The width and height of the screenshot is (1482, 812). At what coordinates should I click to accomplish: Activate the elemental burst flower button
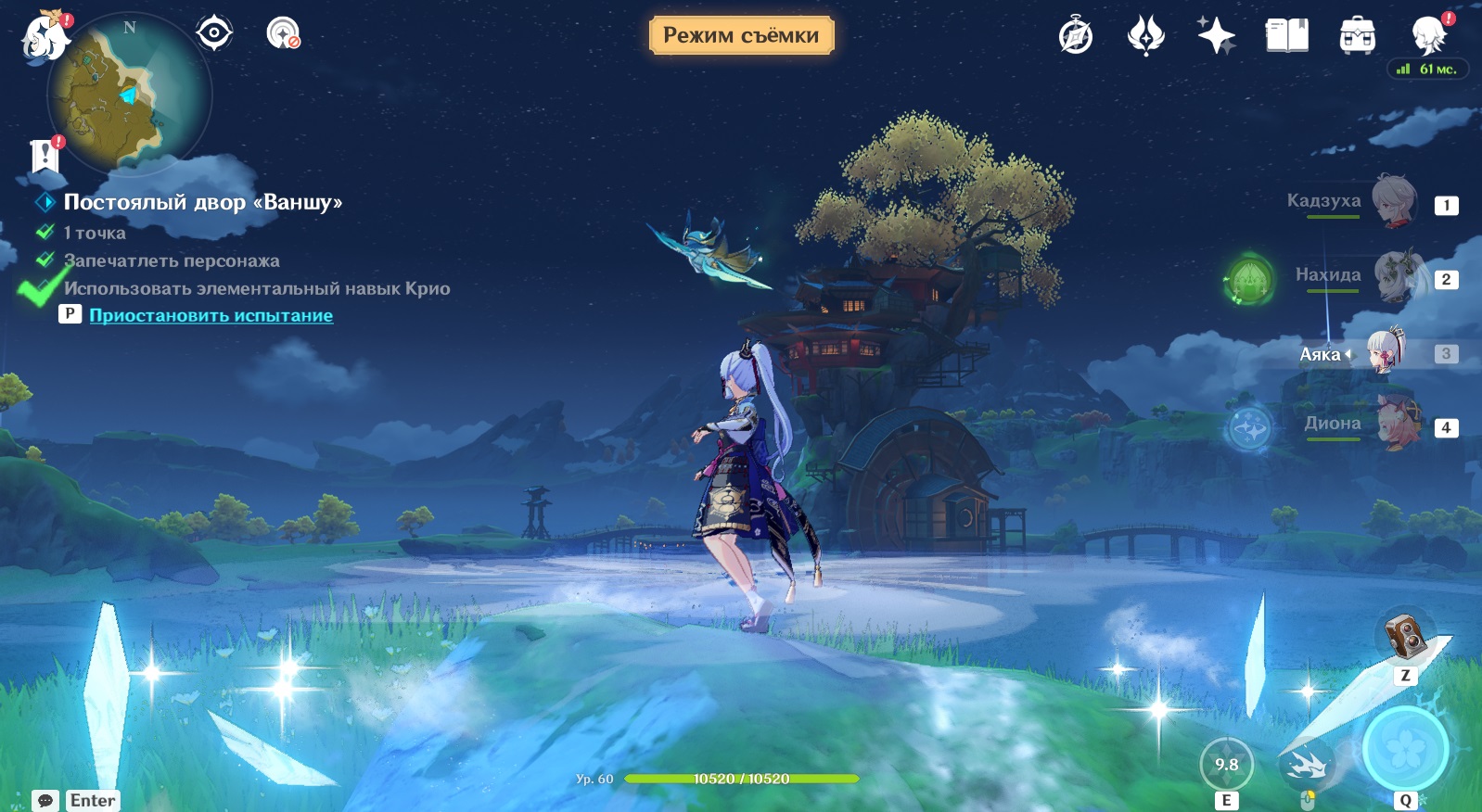tap(1405, 749)
